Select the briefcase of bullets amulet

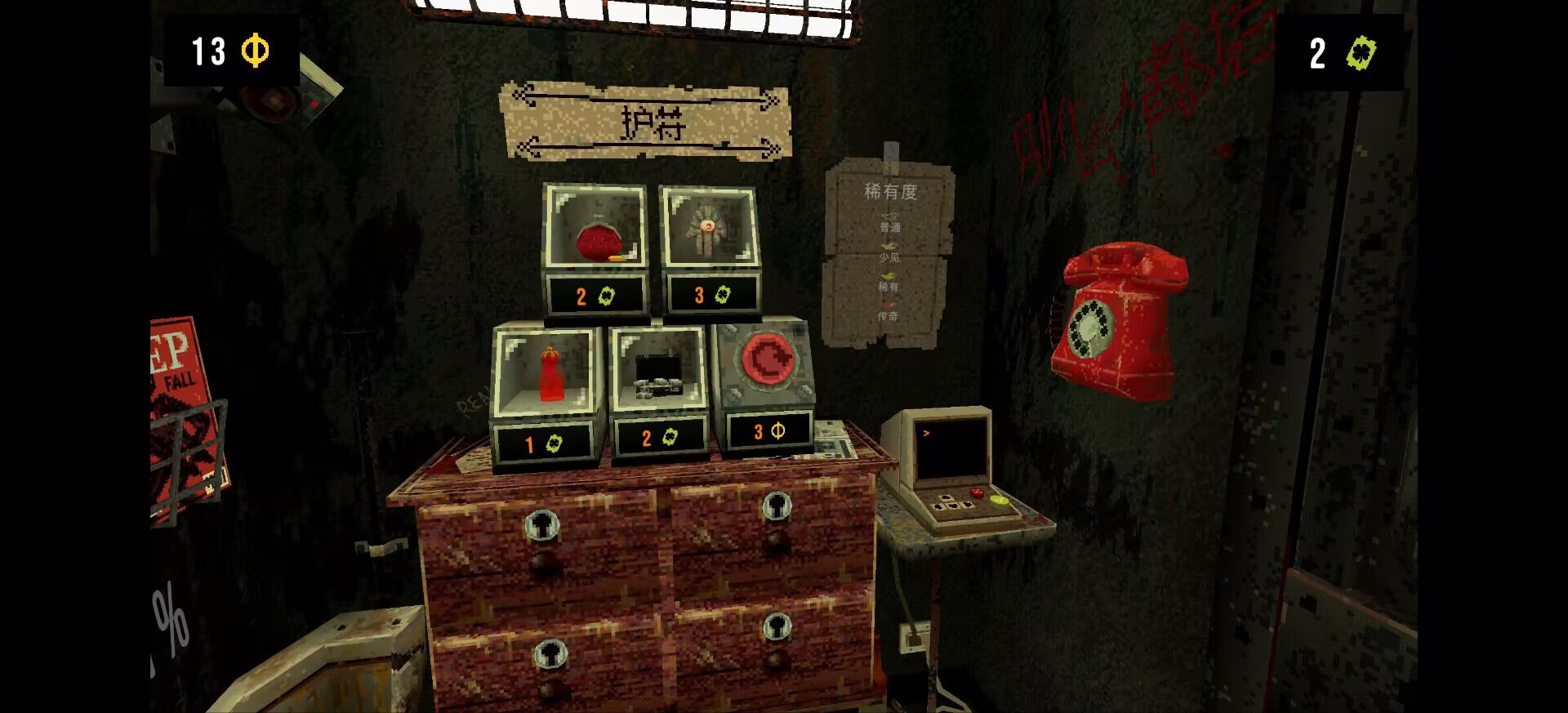[x=658, y=376]
